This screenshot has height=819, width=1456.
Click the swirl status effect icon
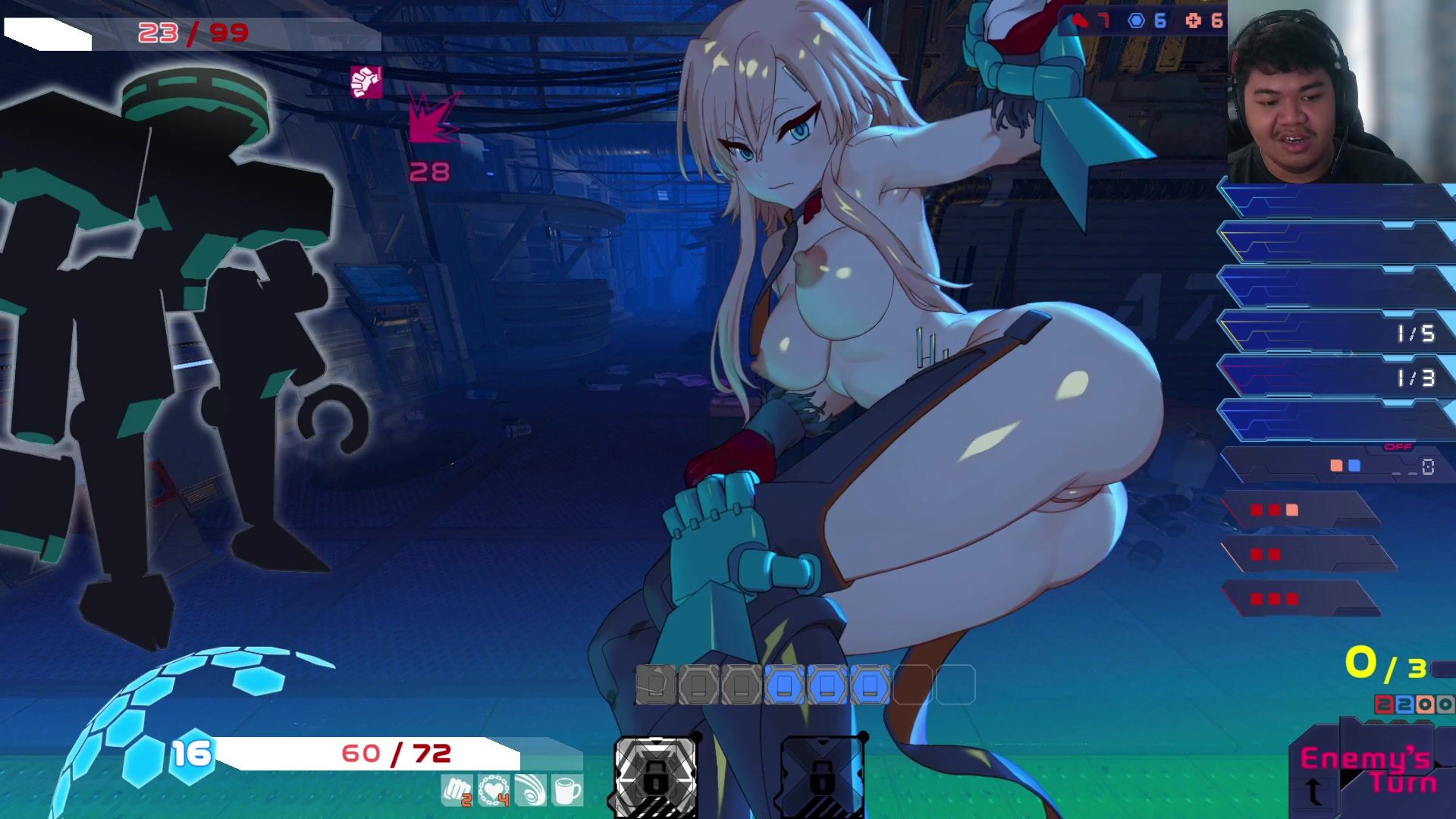(530, 791)
